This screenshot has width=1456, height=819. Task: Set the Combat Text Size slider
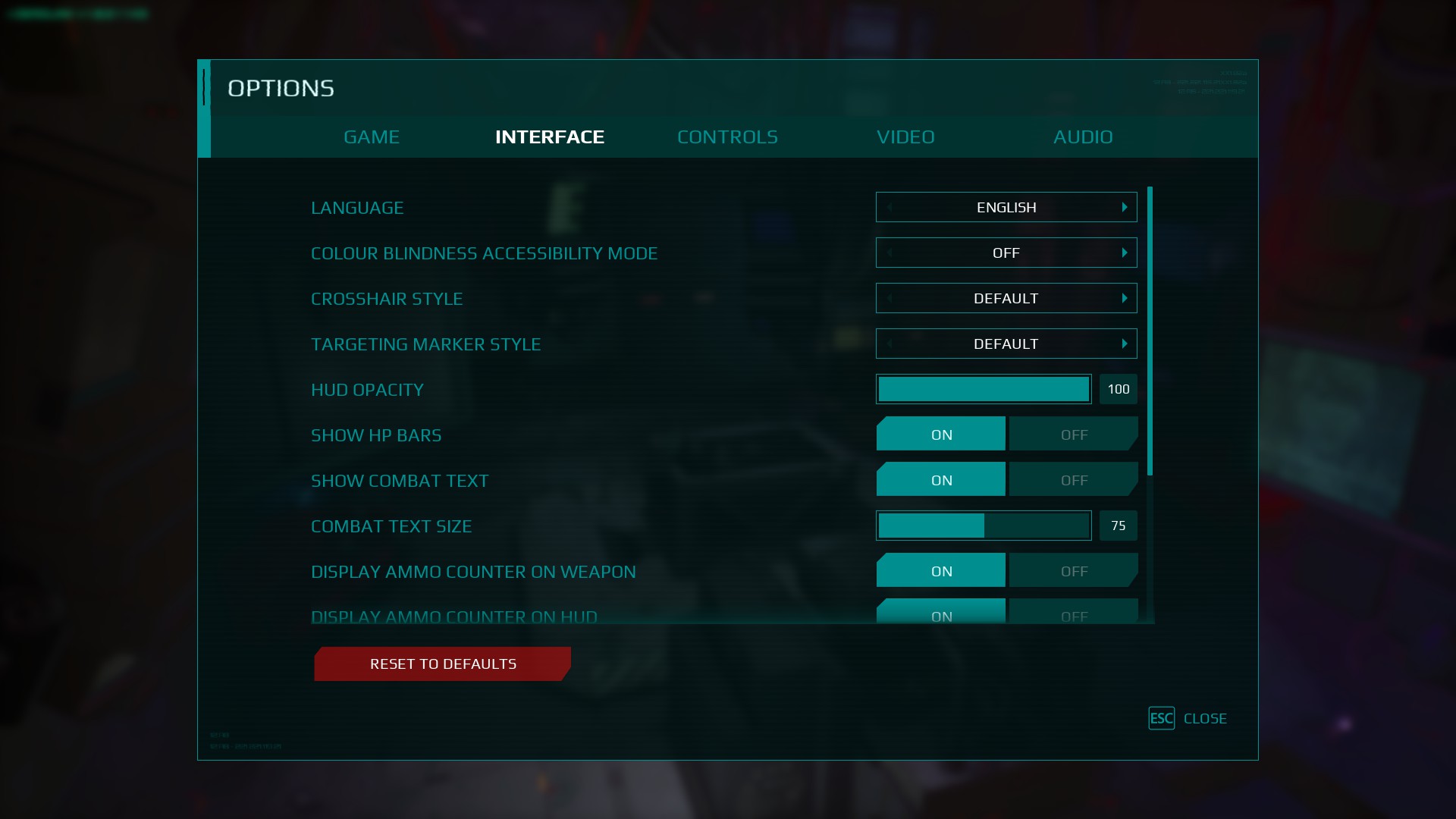(984, 526)
